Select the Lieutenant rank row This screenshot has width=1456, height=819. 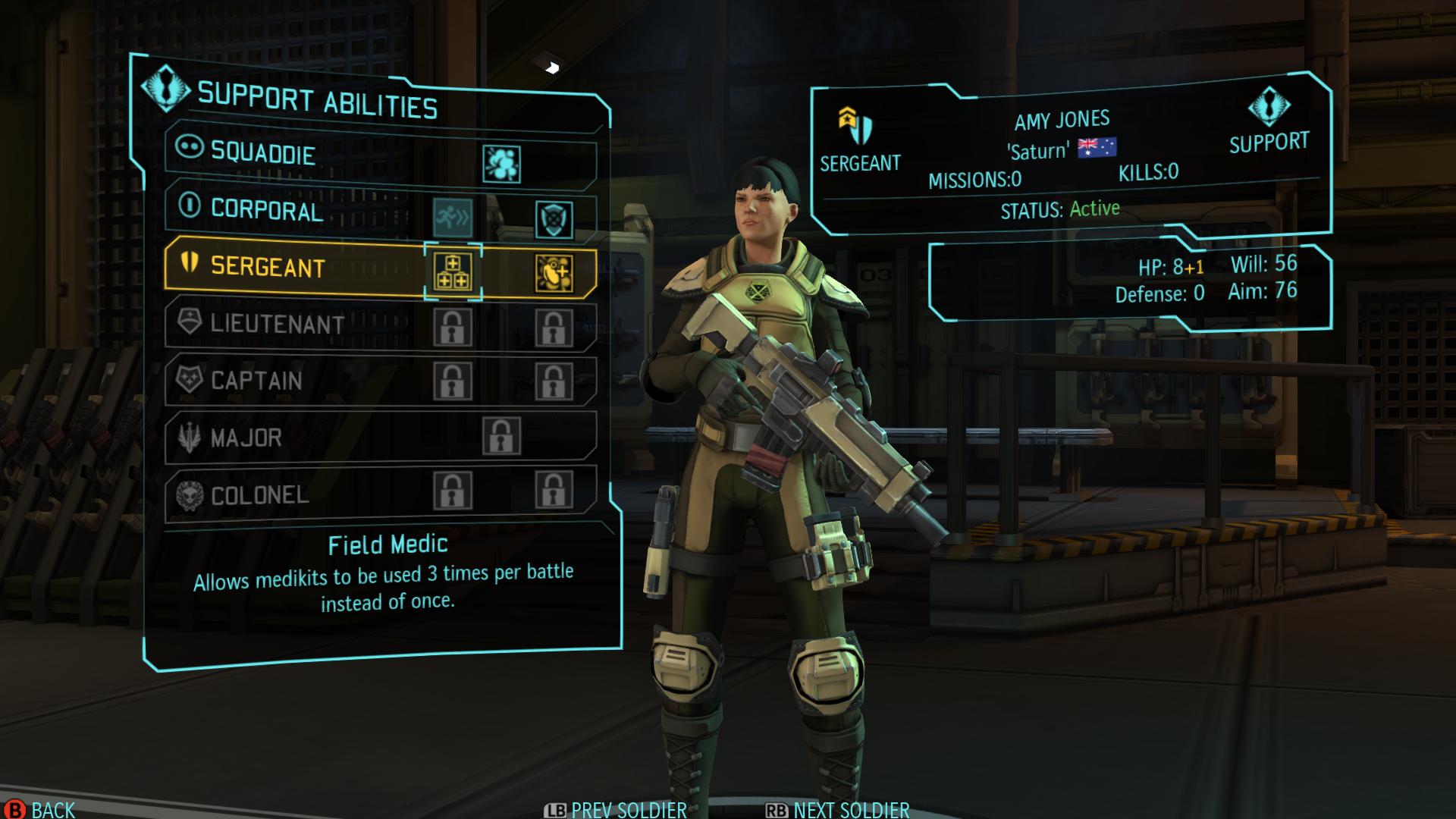pyautogui.click(x=277, y=324)
